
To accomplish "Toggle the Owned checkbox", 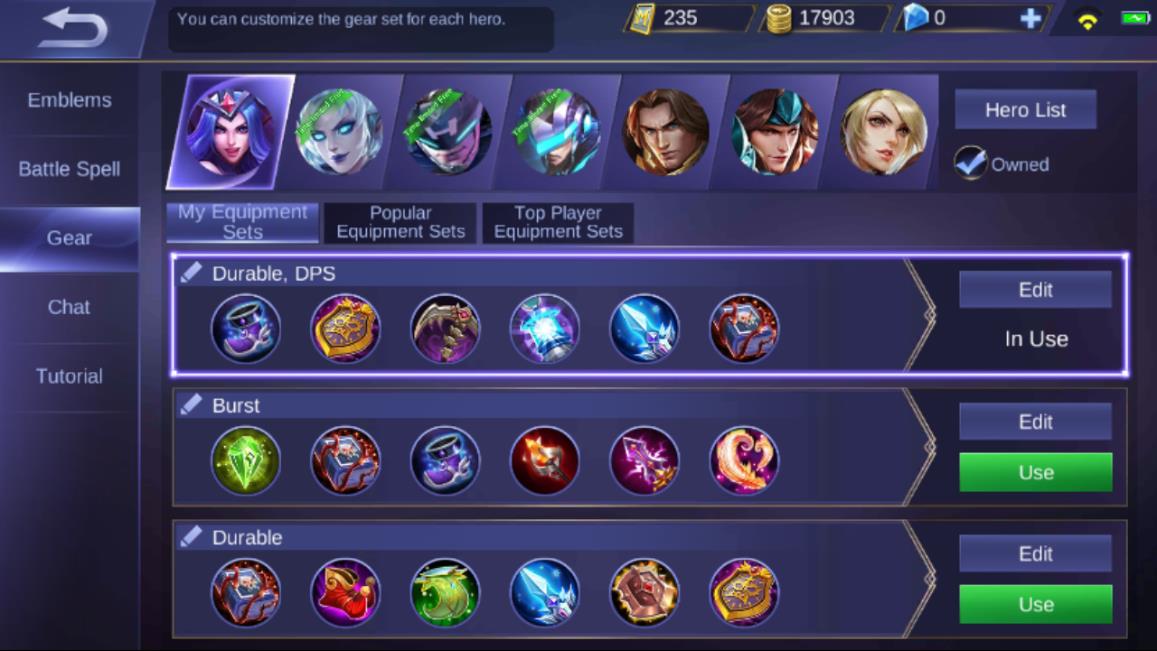I will [x=970, y=164].
